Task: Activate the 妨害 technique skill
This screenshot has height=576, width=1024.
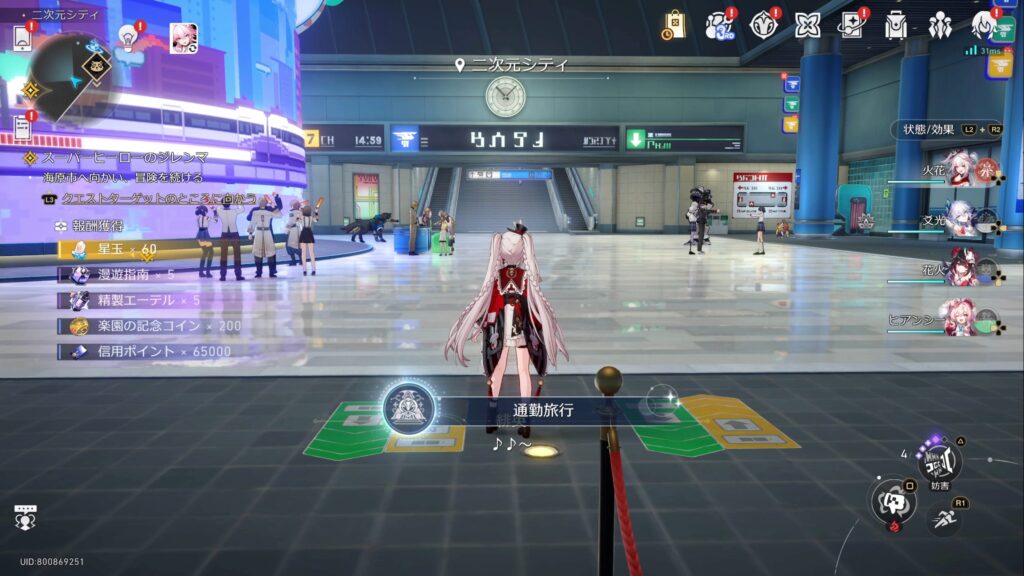Action: [939, 461]
